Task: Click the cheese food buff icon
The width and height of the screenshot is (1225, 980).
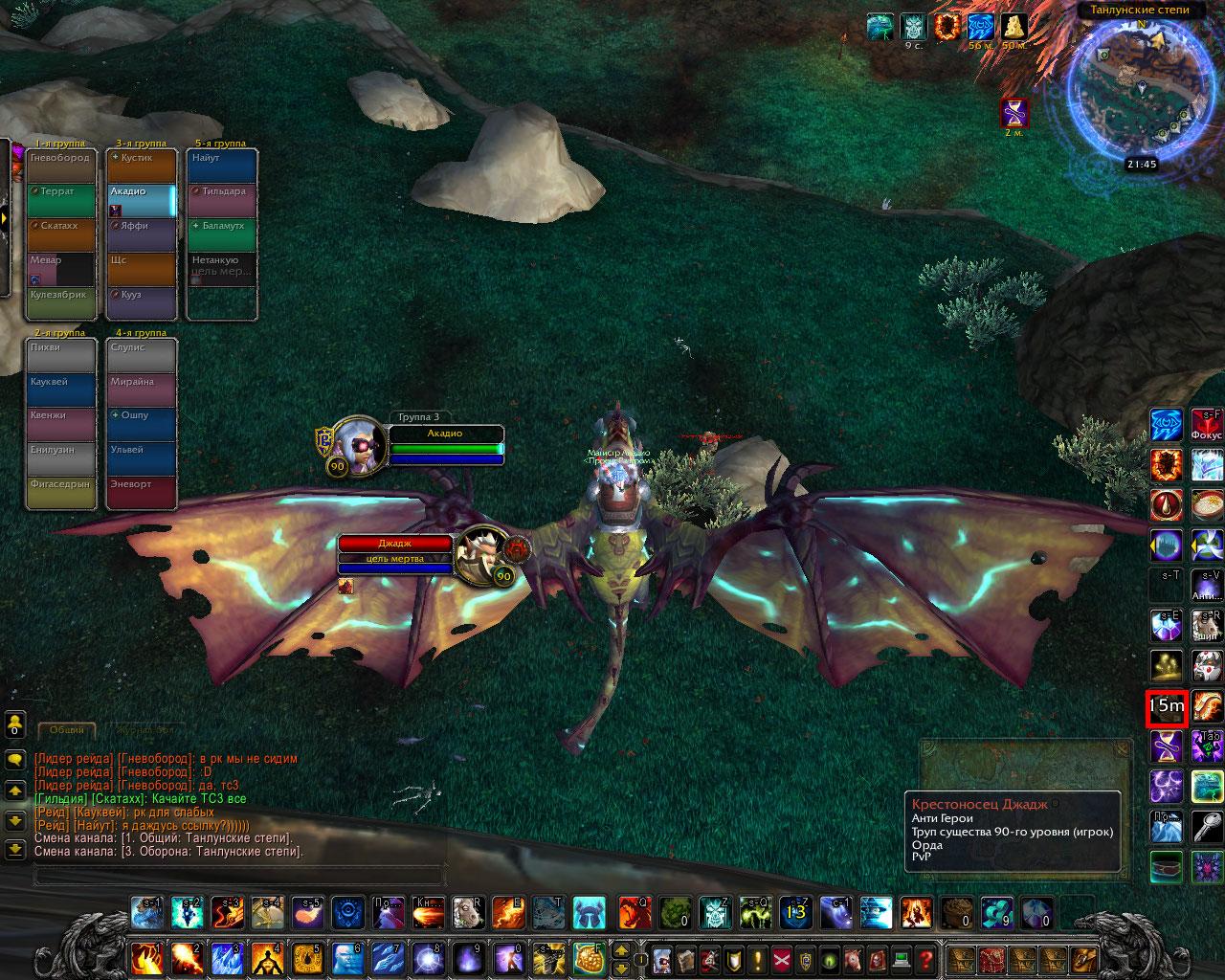Action: click(1014, 26)
